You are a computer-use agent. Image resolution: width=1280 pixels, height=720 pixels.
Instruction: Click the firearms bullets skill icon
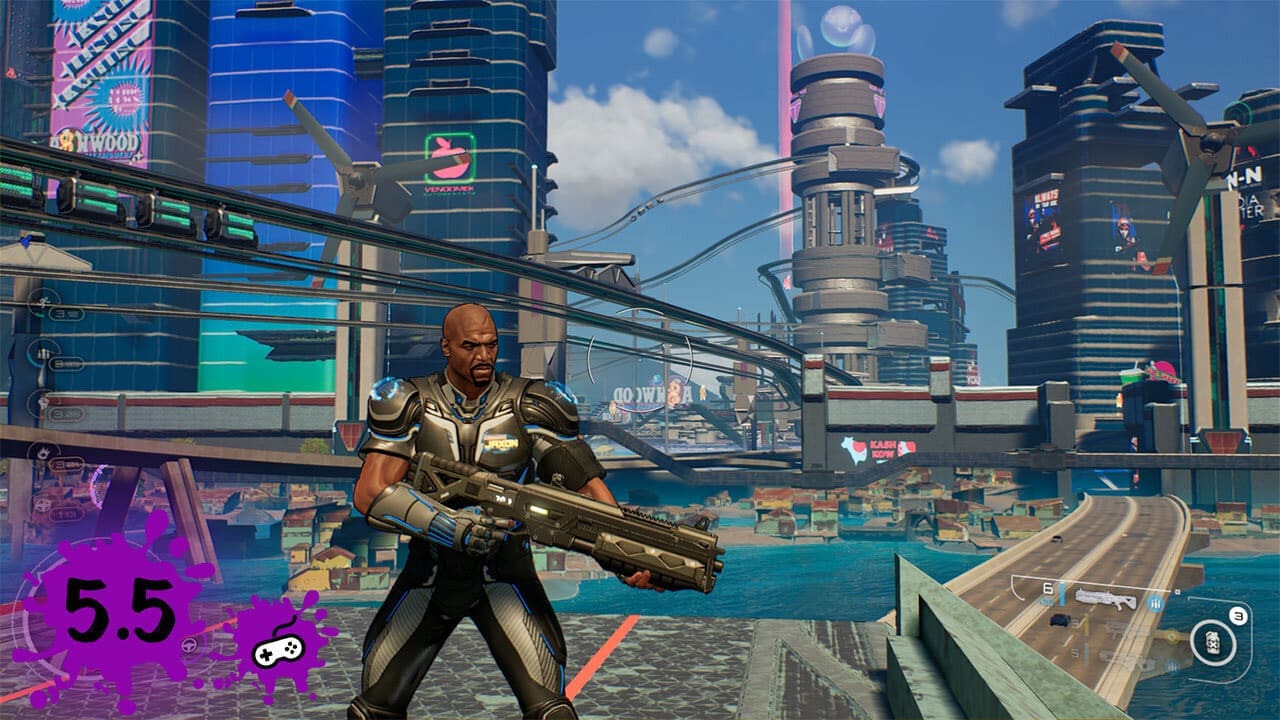pyautogui.click(x=44, y=352)
